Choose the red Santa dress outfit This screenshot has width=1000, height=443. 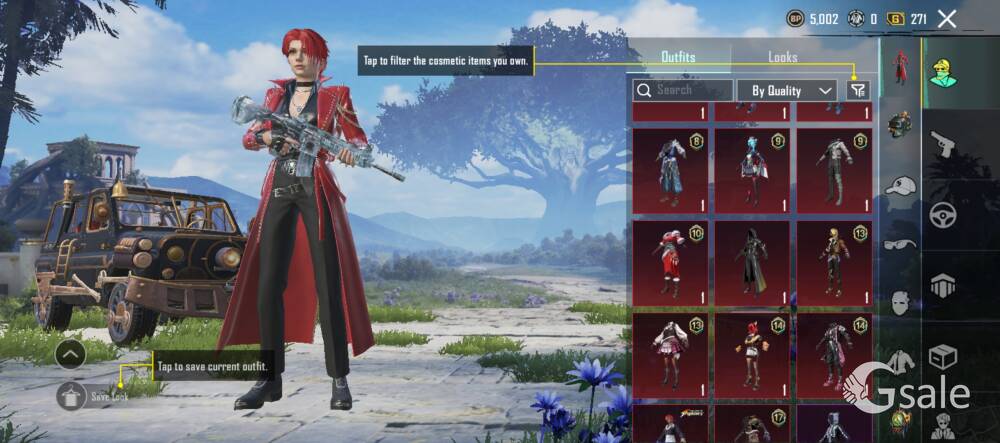670,262
